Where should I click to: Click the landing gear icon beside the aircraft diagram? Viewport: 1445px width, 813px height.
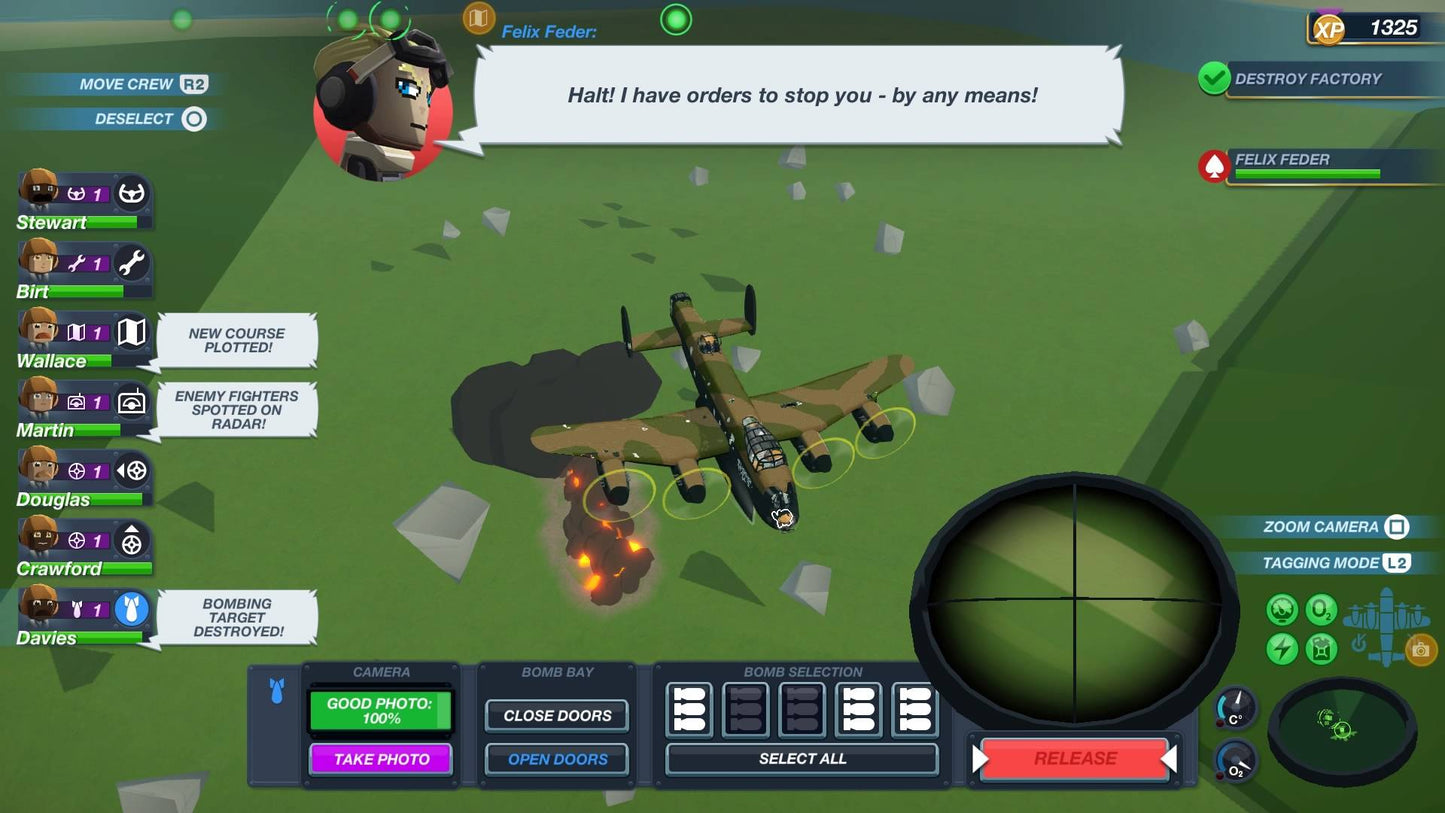click(1358, 645)
